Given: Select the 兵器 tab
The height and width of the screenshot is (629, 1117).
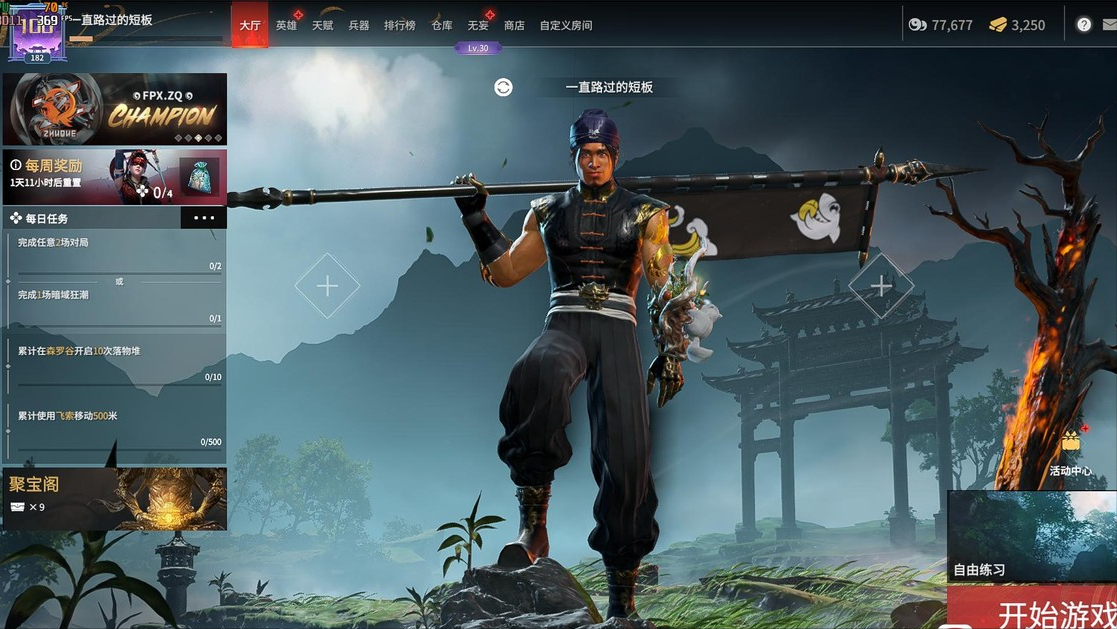Looking at the screenshot, I should tap(359, 25).
